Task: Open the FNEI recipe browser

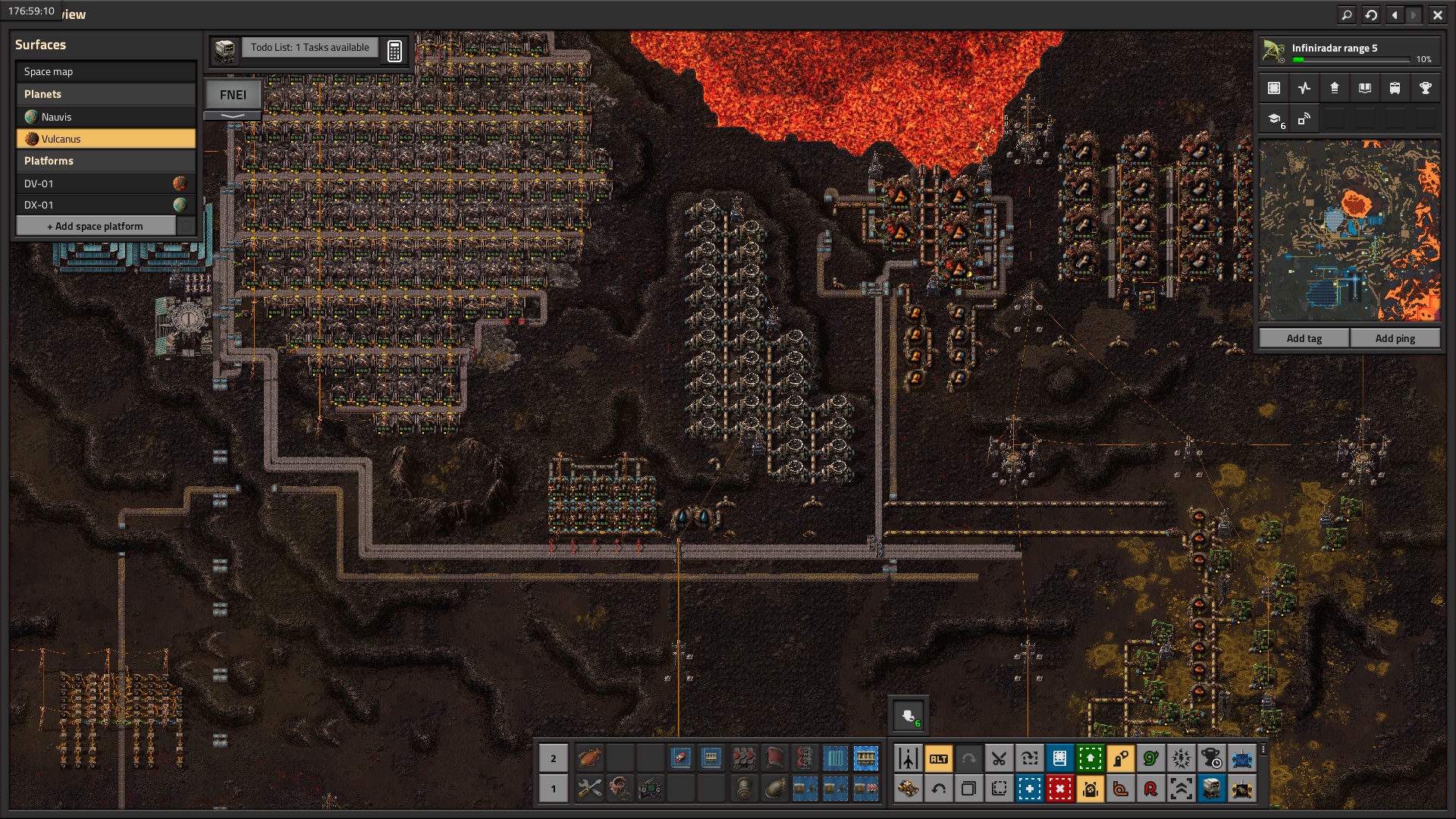Action: (x=233, y=95)
